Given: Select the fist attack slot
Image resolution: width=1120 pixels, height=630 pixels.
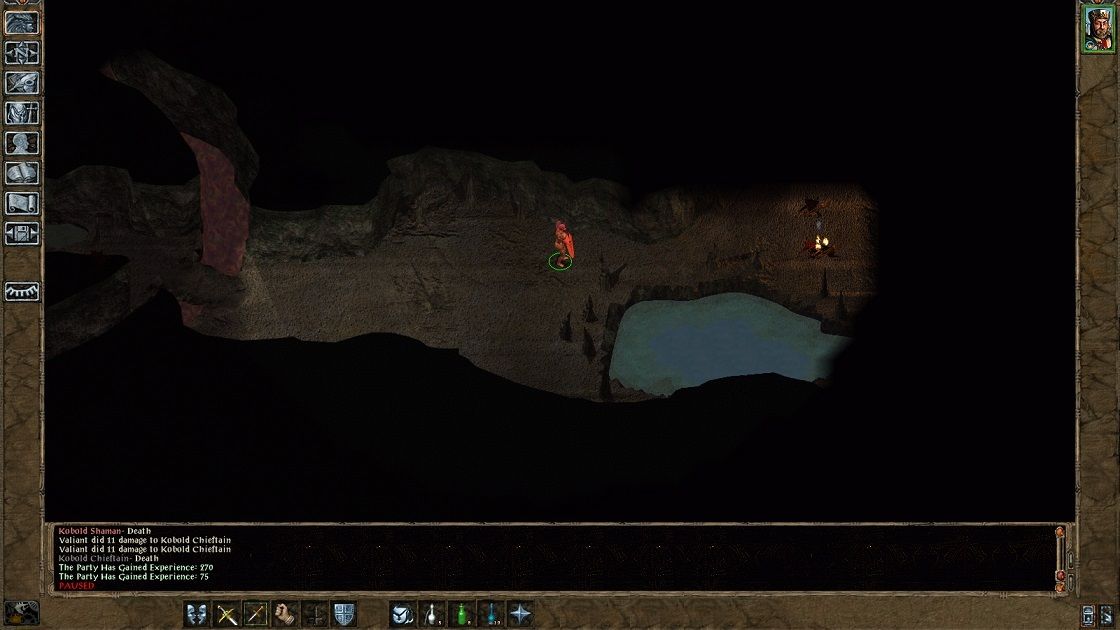Looking at the screenshot, I should click(286, 614).
